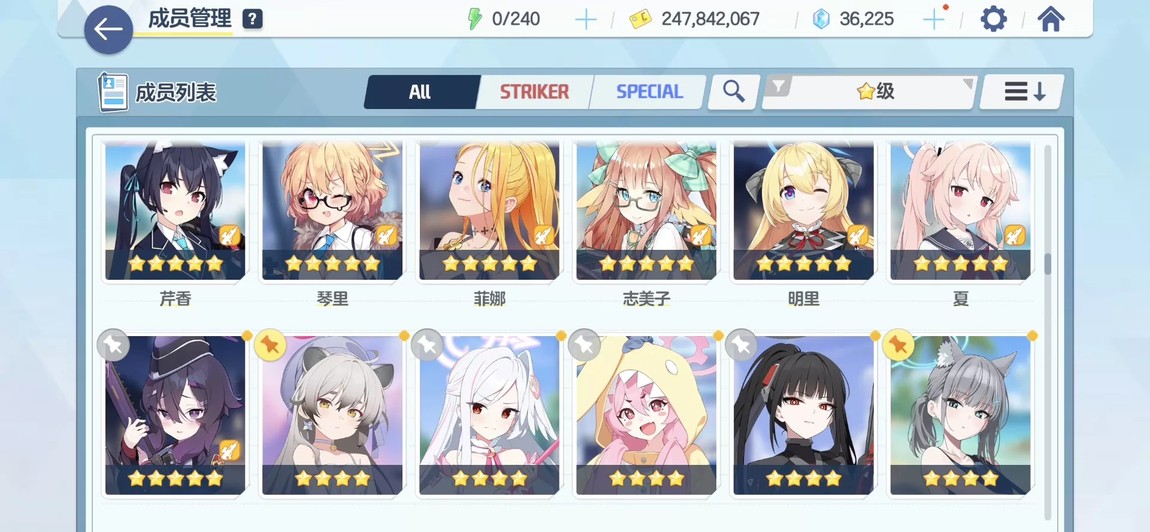This screenshot has height=532, width=1150.
Task: Switch to the All tab
Action: point(420,92)
